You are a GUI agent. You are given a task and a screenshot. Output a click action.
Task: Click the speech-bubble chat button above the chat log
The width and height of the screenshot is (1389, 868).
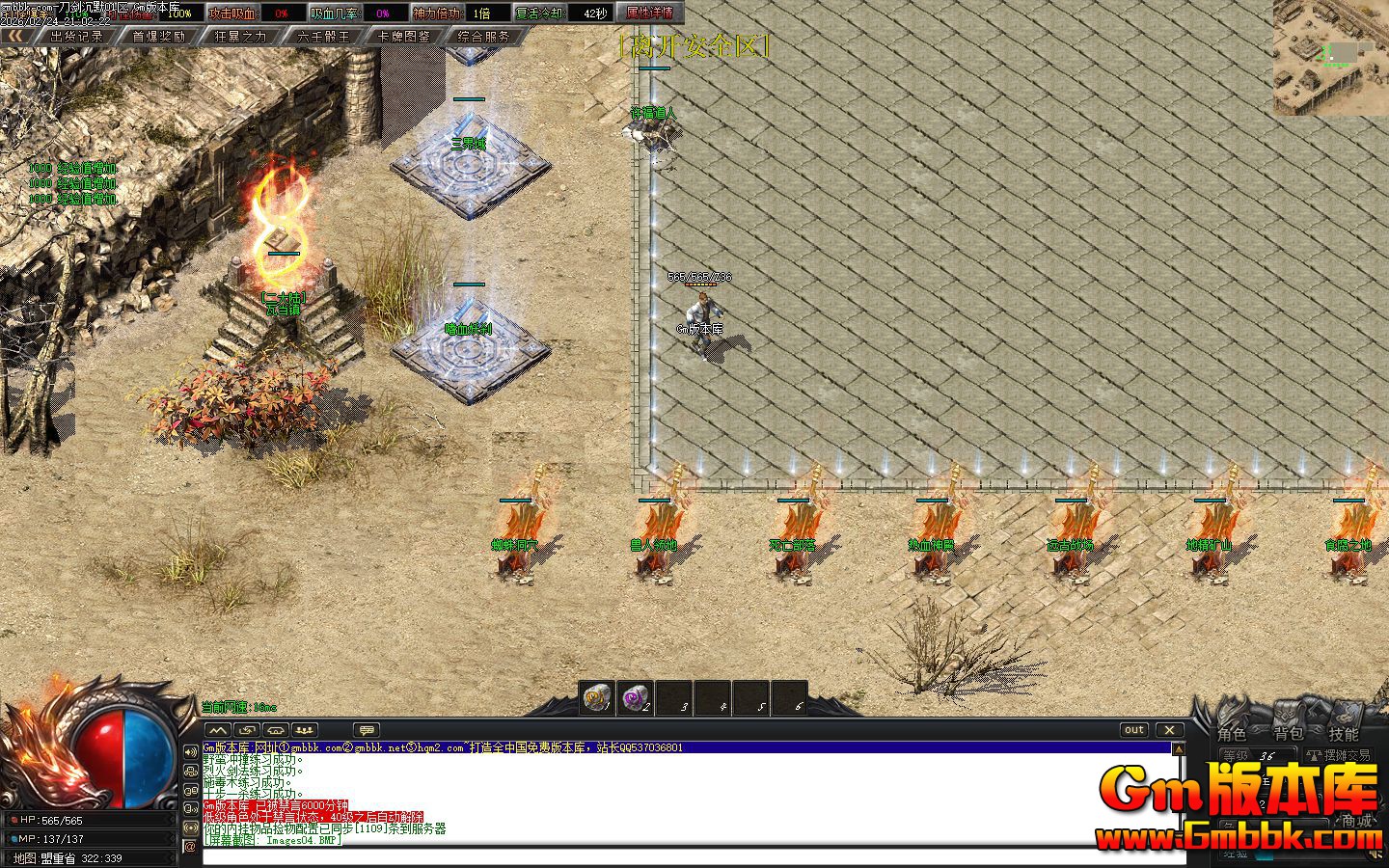coord(367,730)
